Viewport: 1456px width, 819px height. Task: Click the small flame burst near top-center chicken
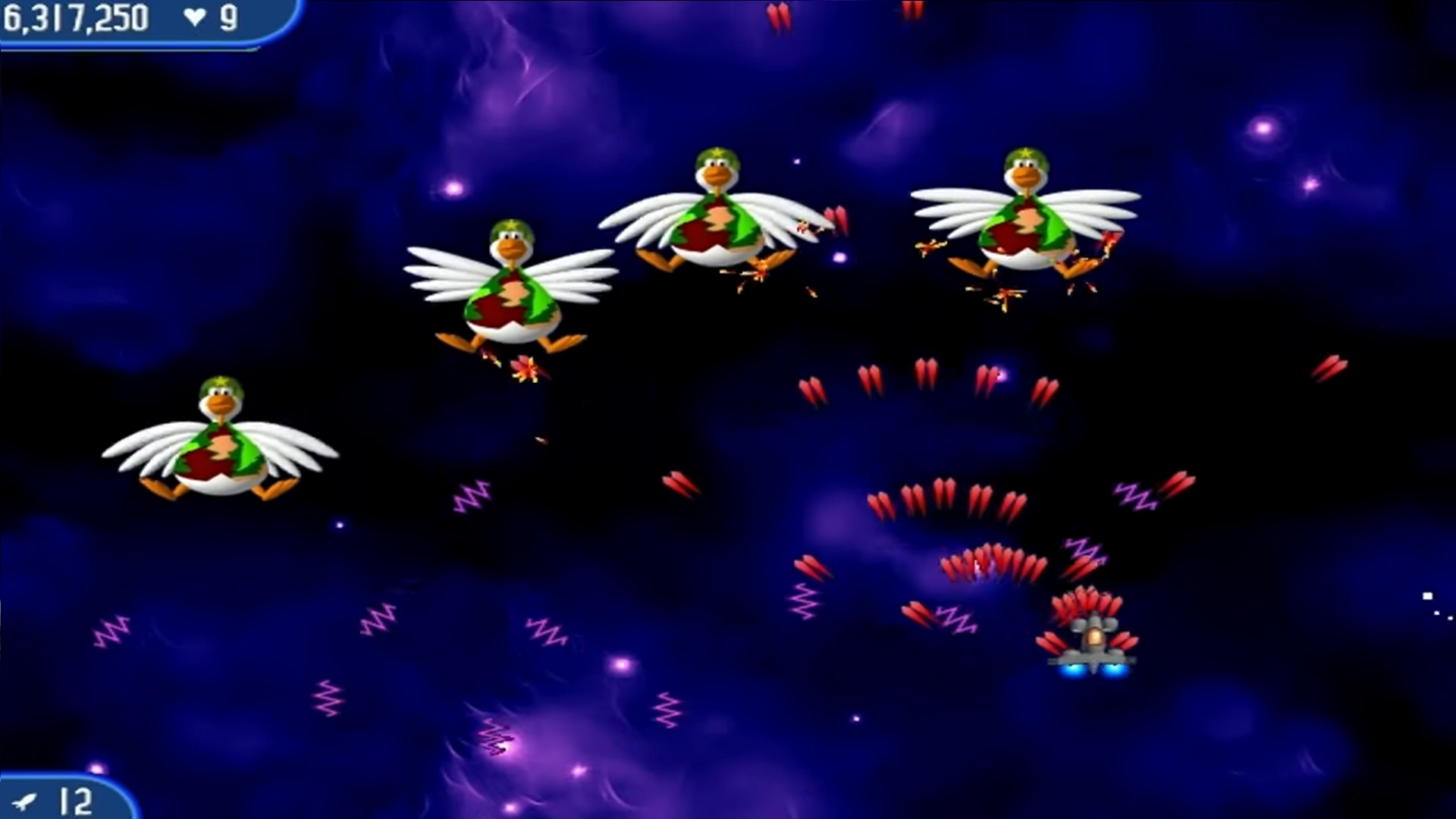coord(758,271)
